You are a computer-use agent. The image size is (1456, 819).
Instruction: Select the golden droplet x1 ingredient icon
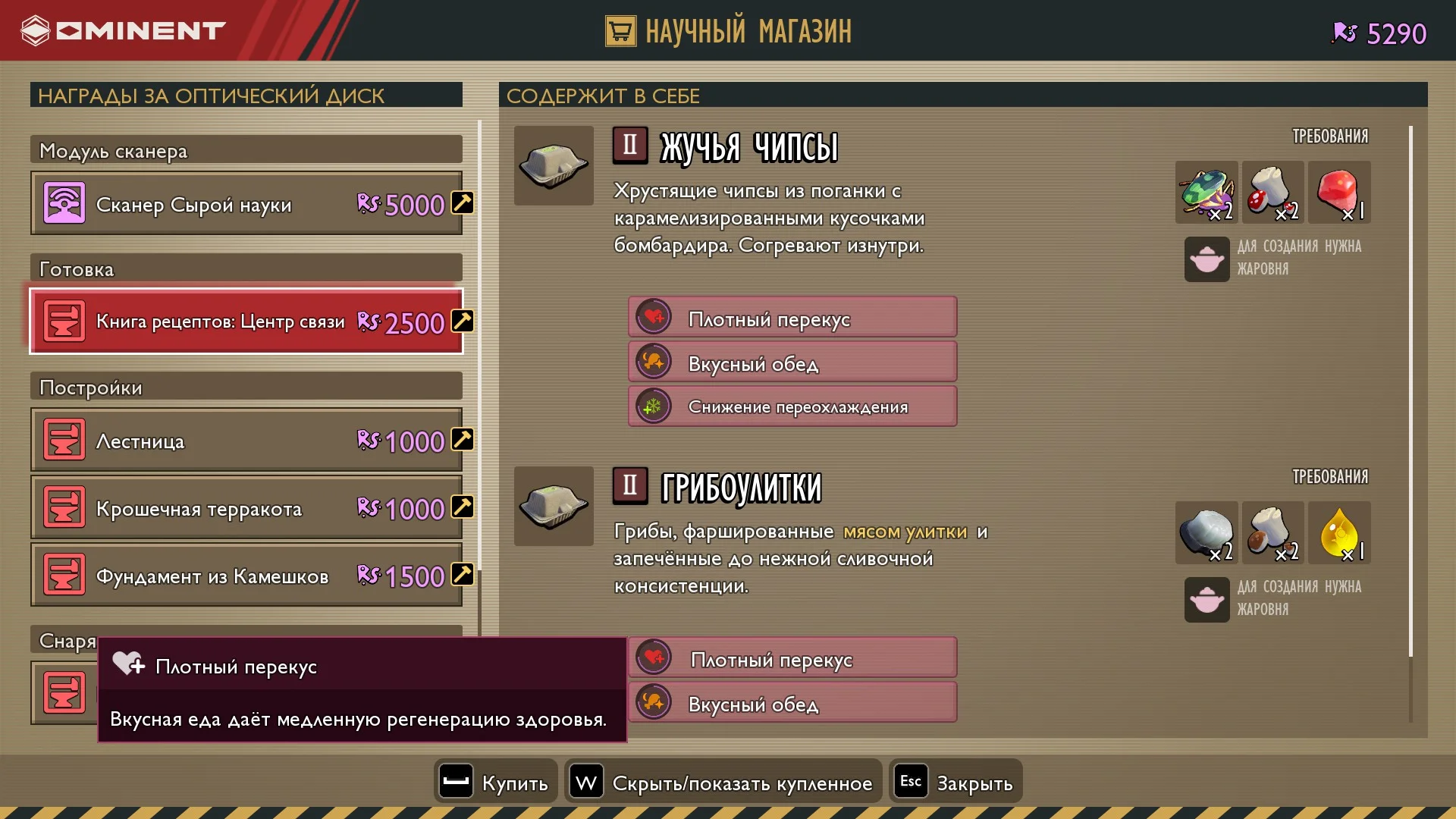[1340, 532]
